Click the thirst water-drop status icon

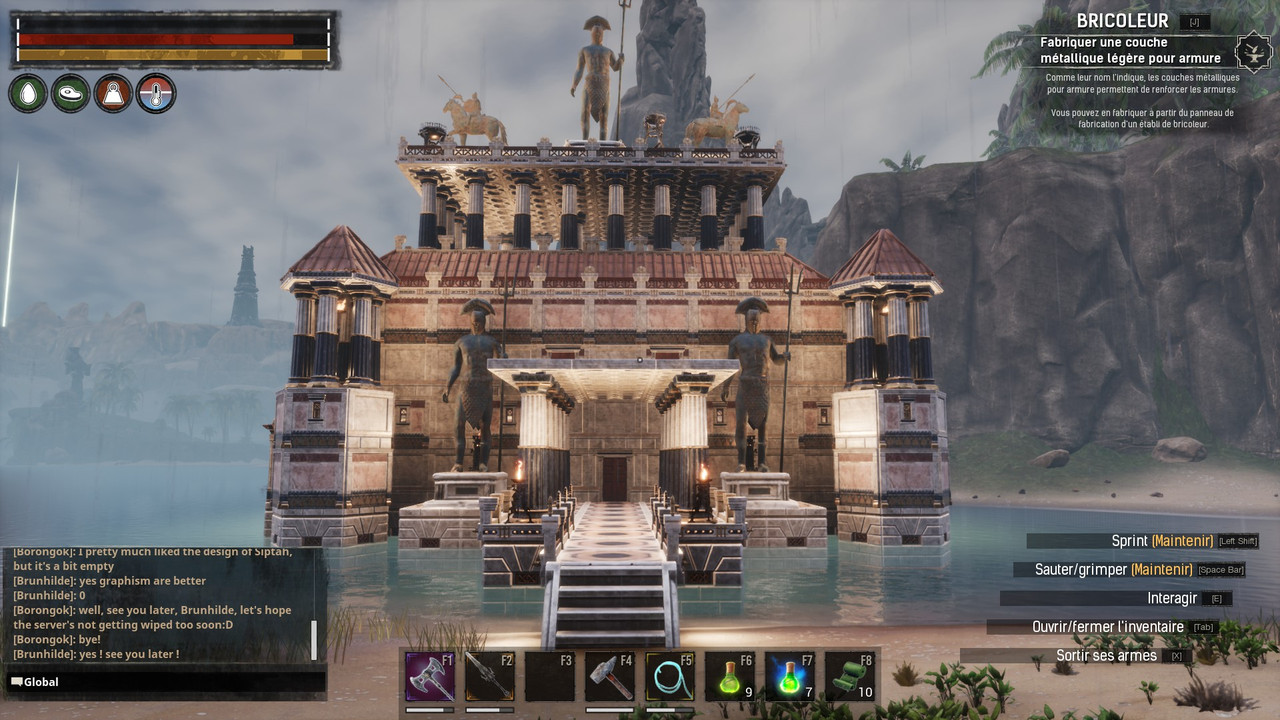tap(28, 93)
